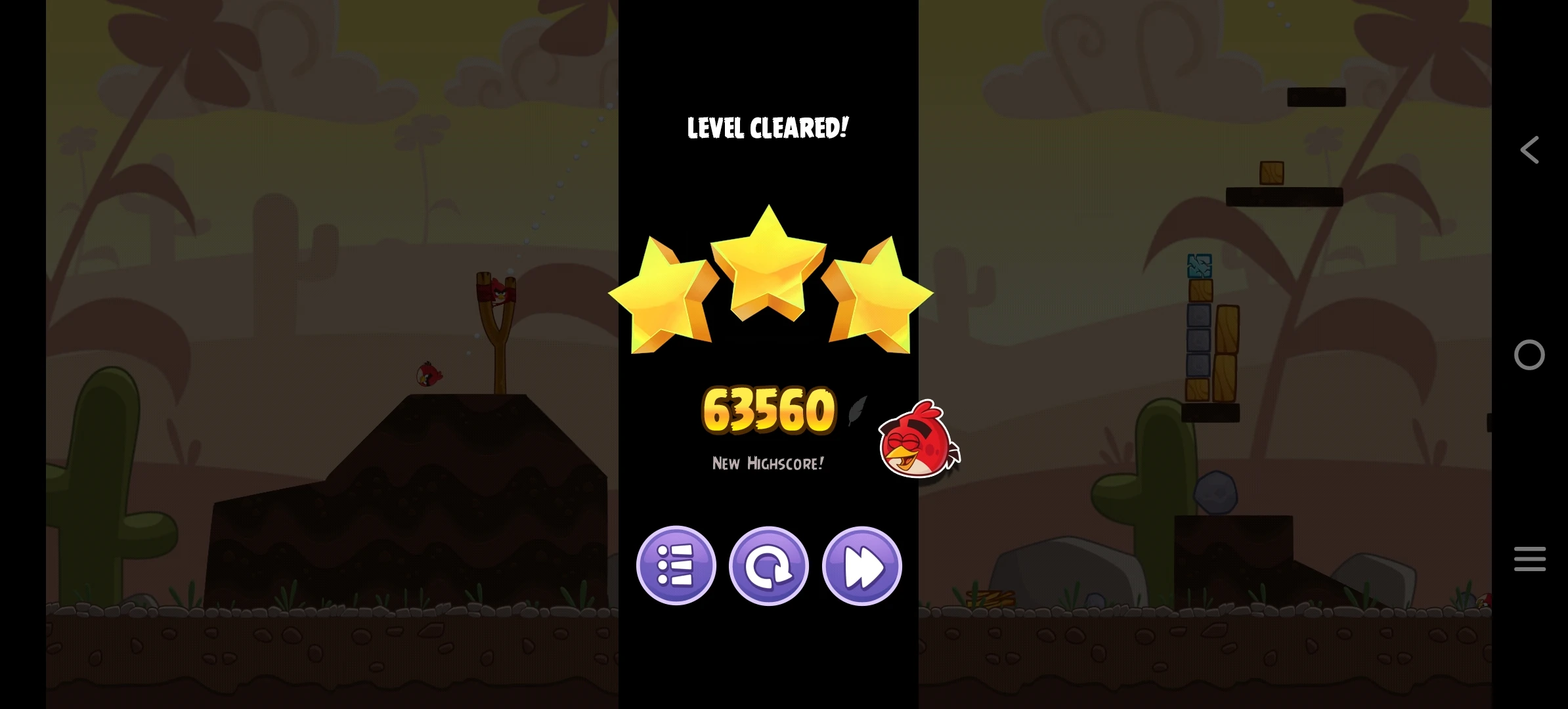Open the recent apps menu button

pos(1530,558)
